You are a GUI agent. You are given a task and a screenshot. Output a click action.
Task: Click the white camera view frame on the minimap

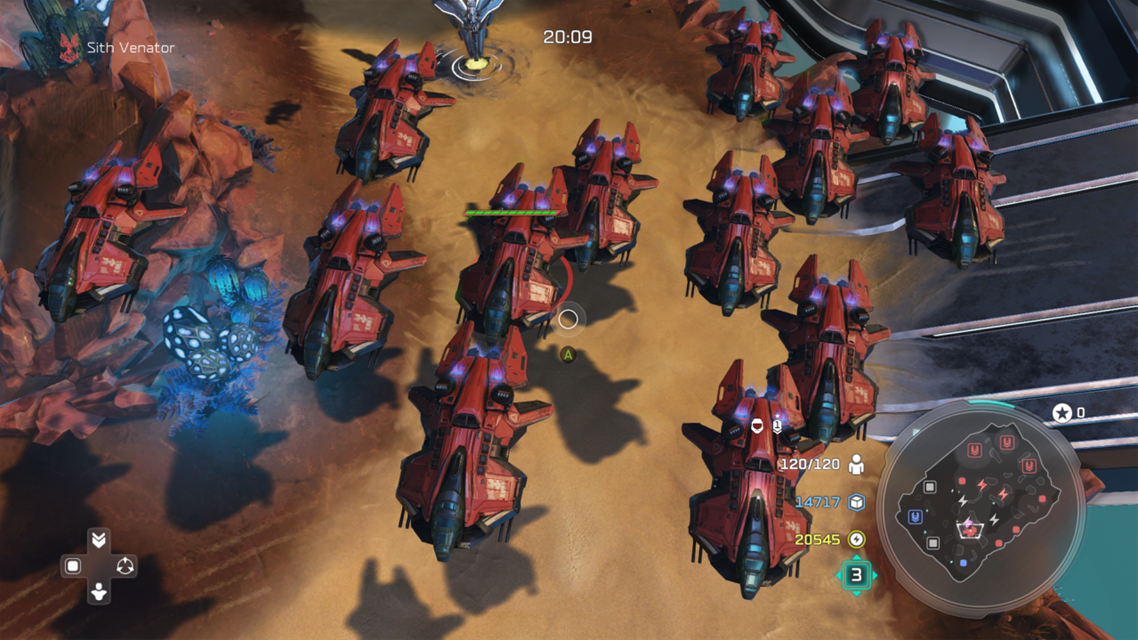[968, 528]
